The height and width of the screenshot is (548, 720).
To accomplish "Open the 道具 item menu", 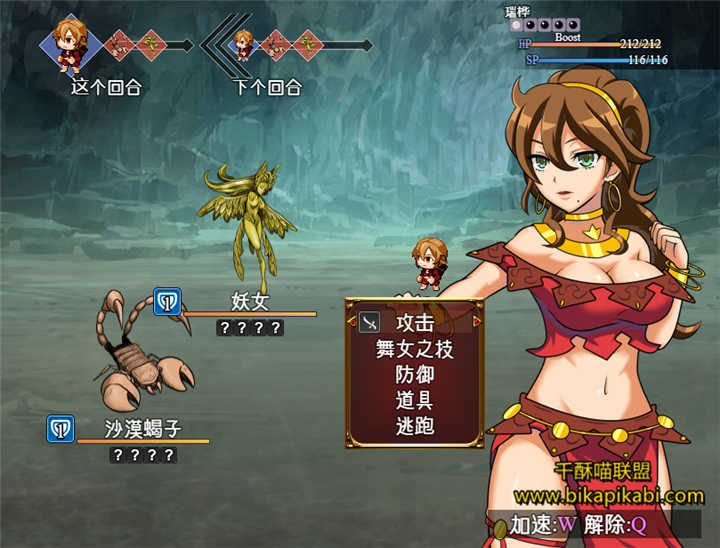I will [414, 401].
